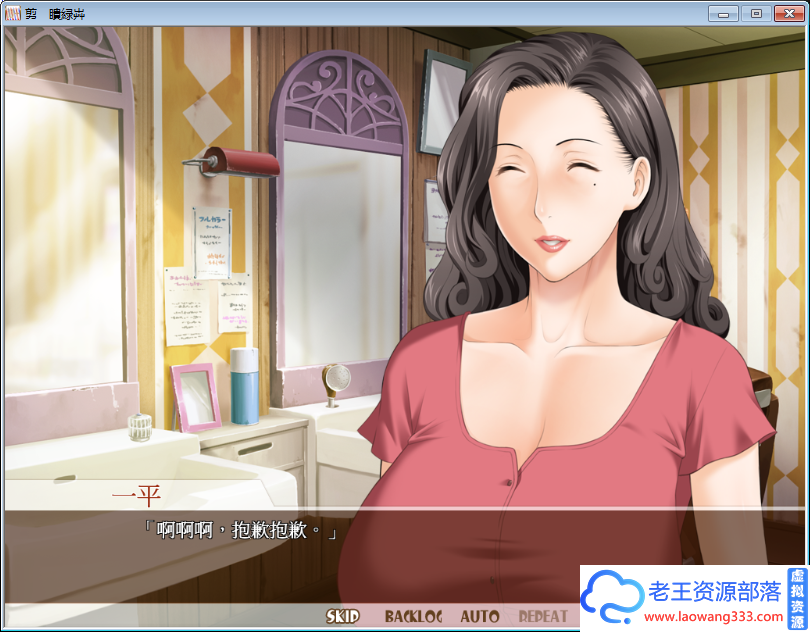The width and height of the screenshot is (810, 632).
Task: Activate the SKIP button
Action: pos(343,617)
